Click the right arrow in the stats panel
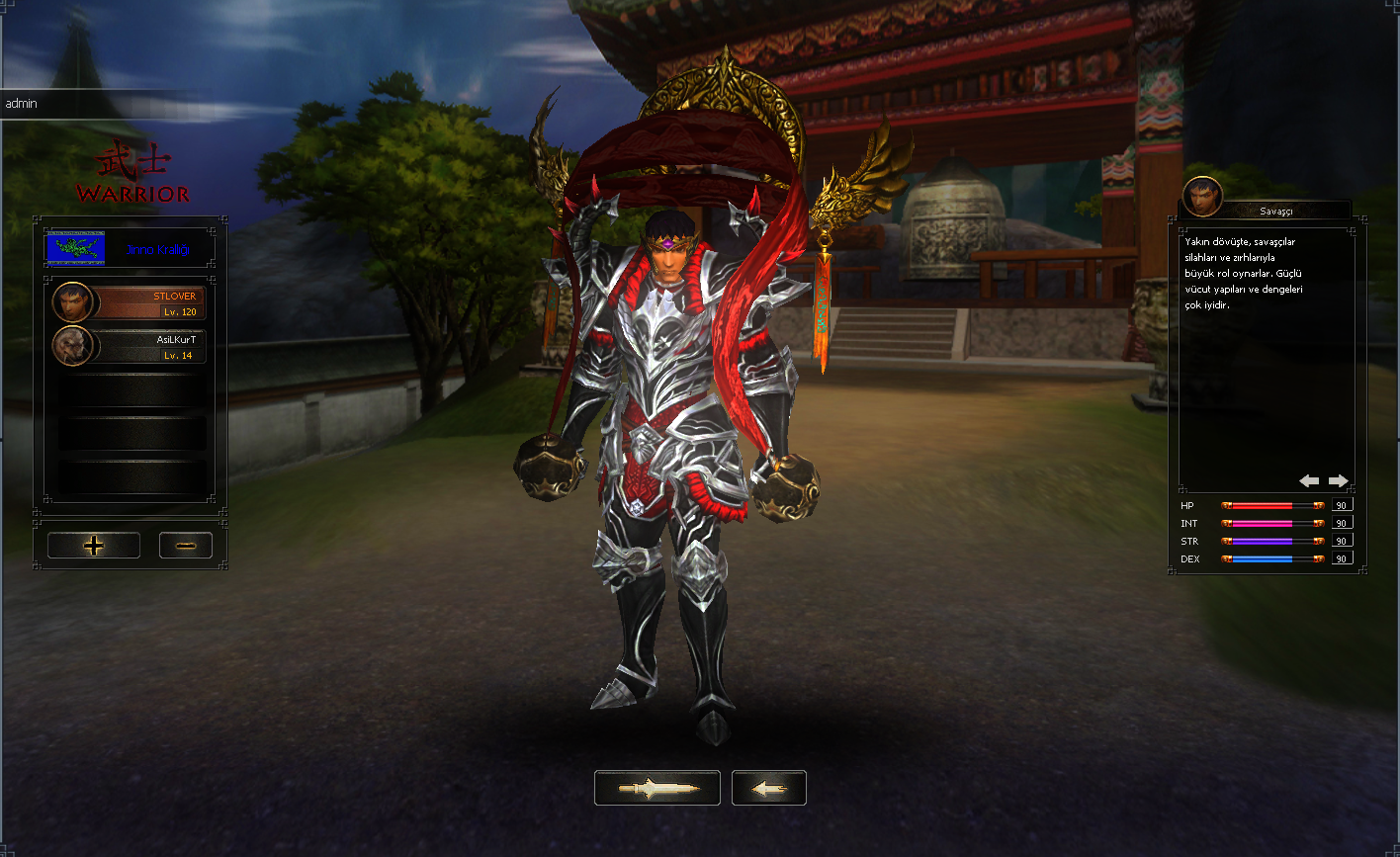1400x857 pixels. (x=1338, y=480)
